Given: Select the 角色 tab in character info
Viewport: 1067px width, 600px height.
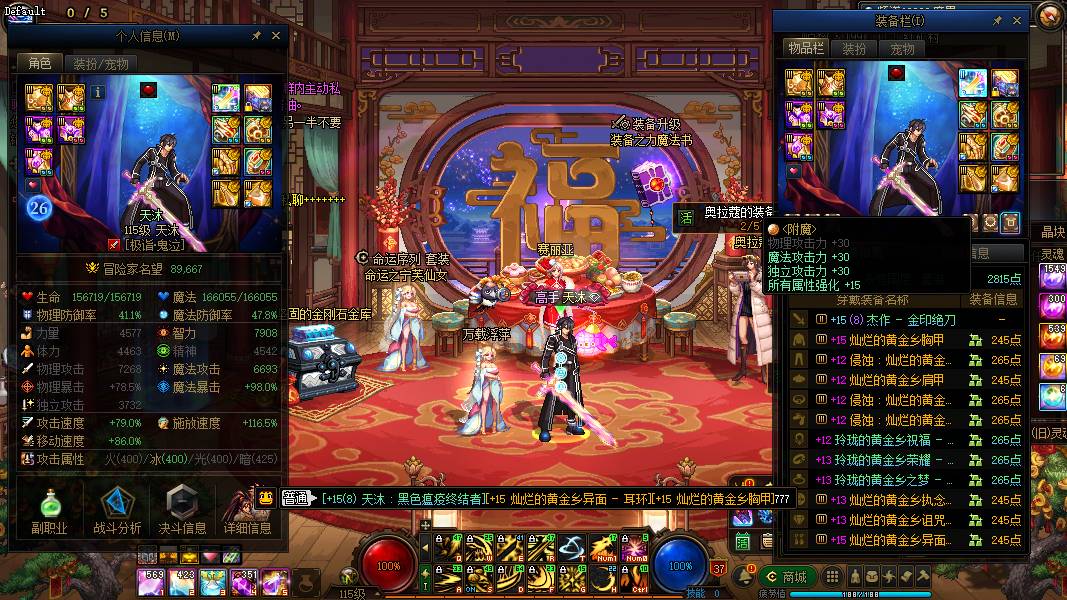Looking at the screenshot, I should (x=39, y=63).
